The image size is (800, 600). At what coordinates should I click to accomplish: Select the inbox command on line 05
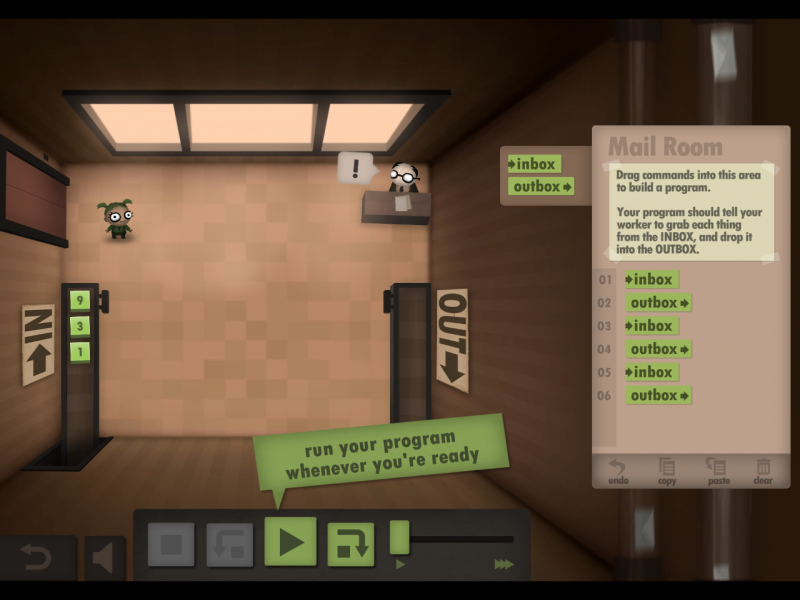pyautogui.click(x=650, y=372)
